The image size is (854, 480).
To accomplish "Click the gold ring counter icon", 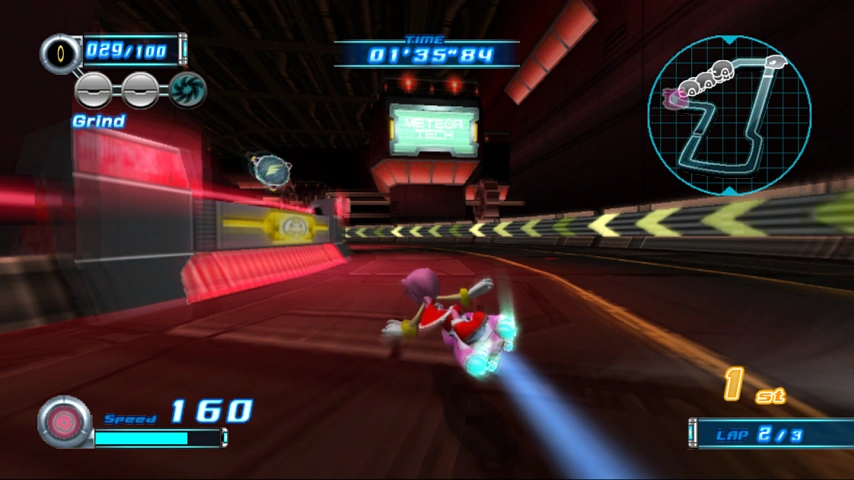I will [x=60, y=52].
